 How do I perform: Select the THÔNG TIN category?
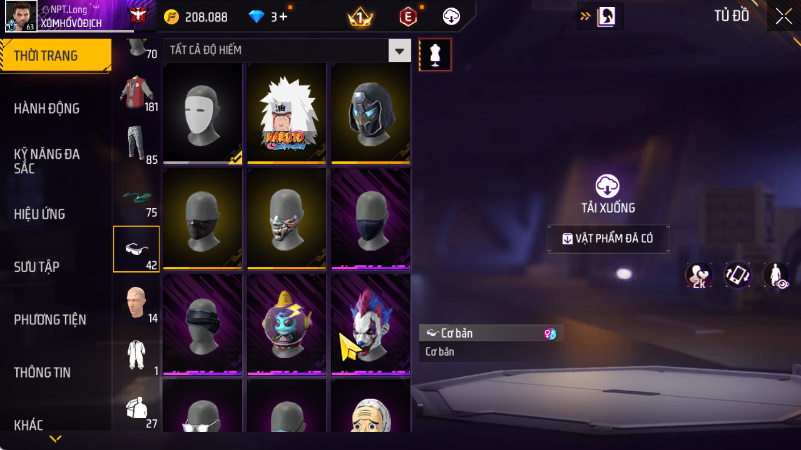42,372
